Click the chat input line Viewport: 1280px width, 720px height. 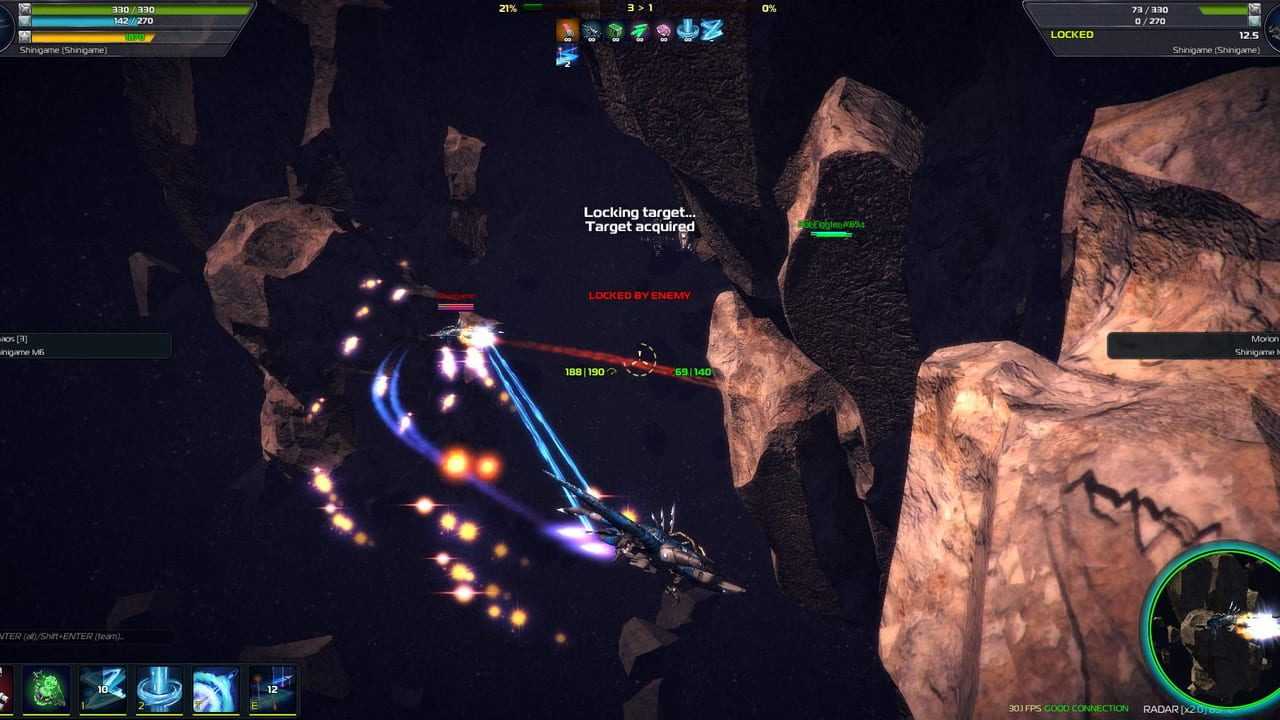point(80,636)
